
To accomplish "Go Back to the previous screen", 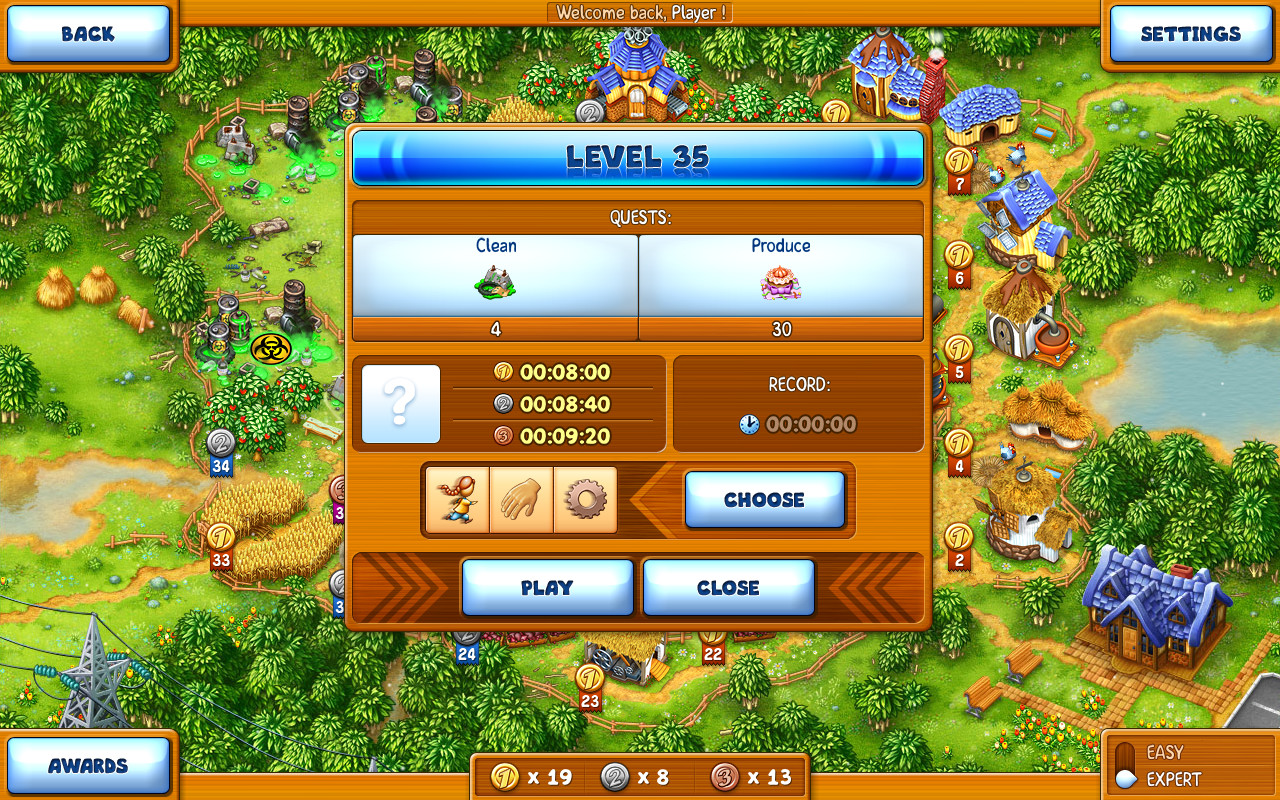I will (x=88, y=33).
